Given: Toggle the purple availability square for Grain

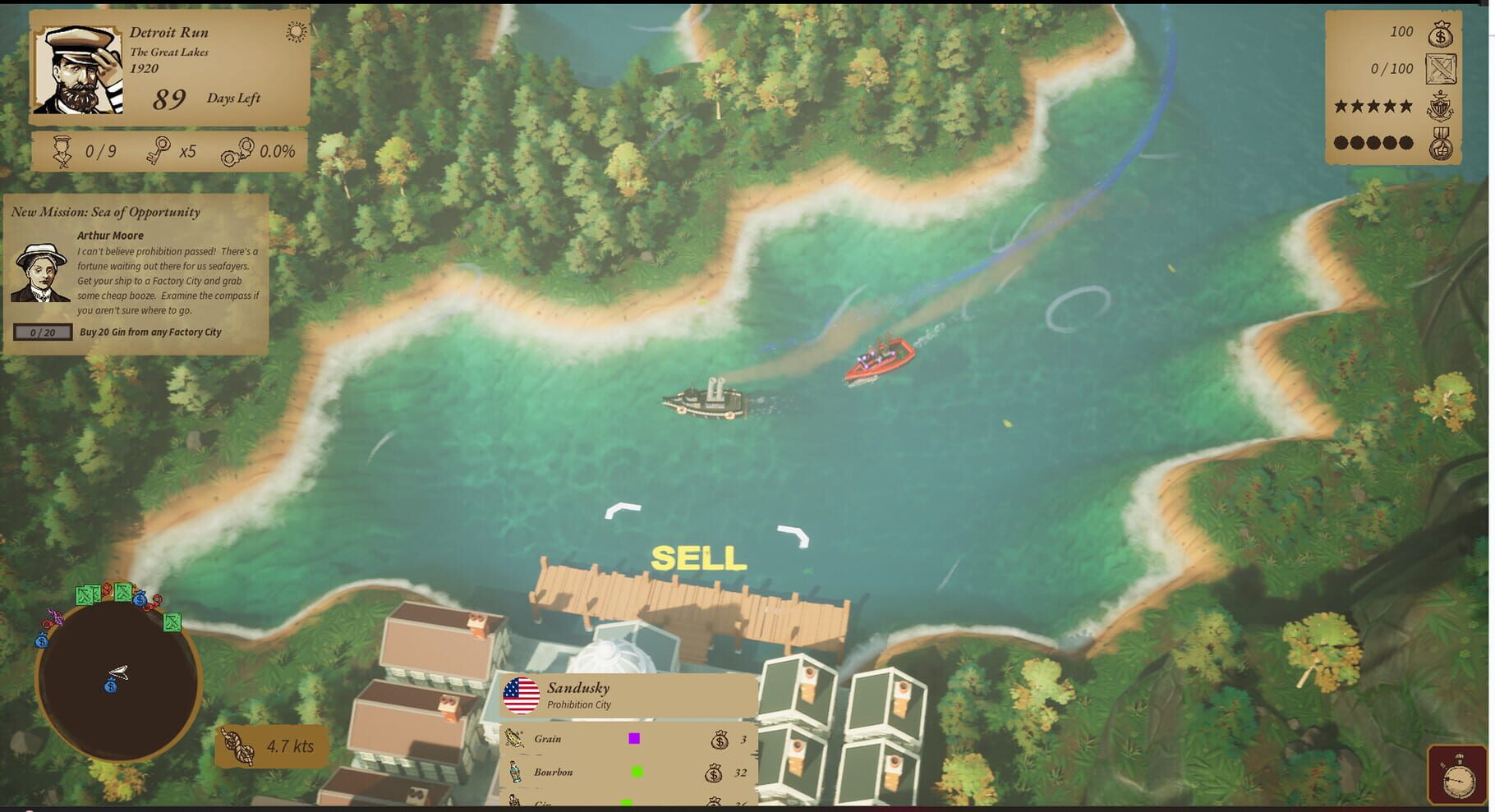Looking at the screenshot, I should coord(633,738).
